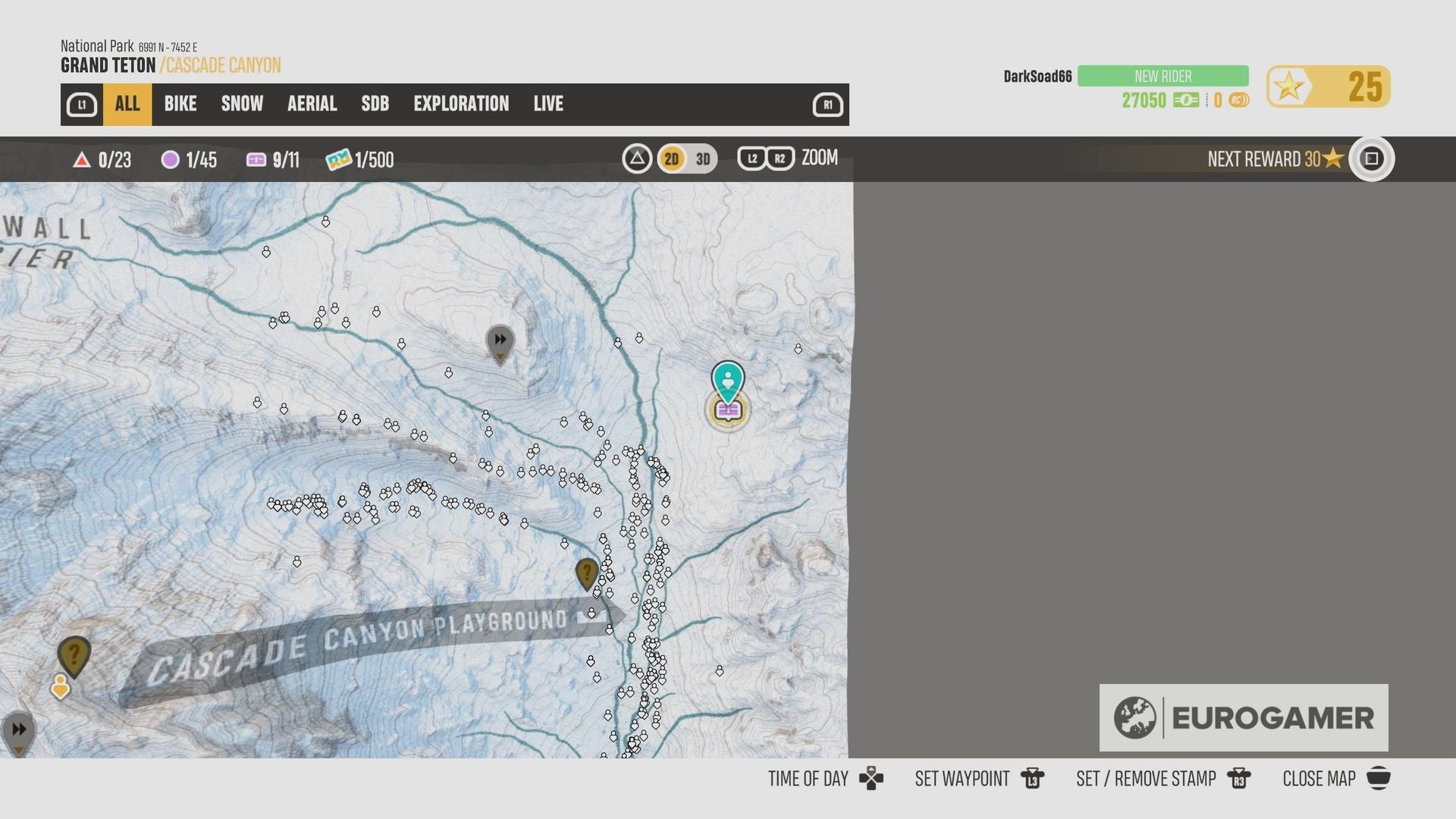Viewport: 1456px width, 819px height.
Task: Click the fast travel icon in the bottom-left corner
Action: 19,727
